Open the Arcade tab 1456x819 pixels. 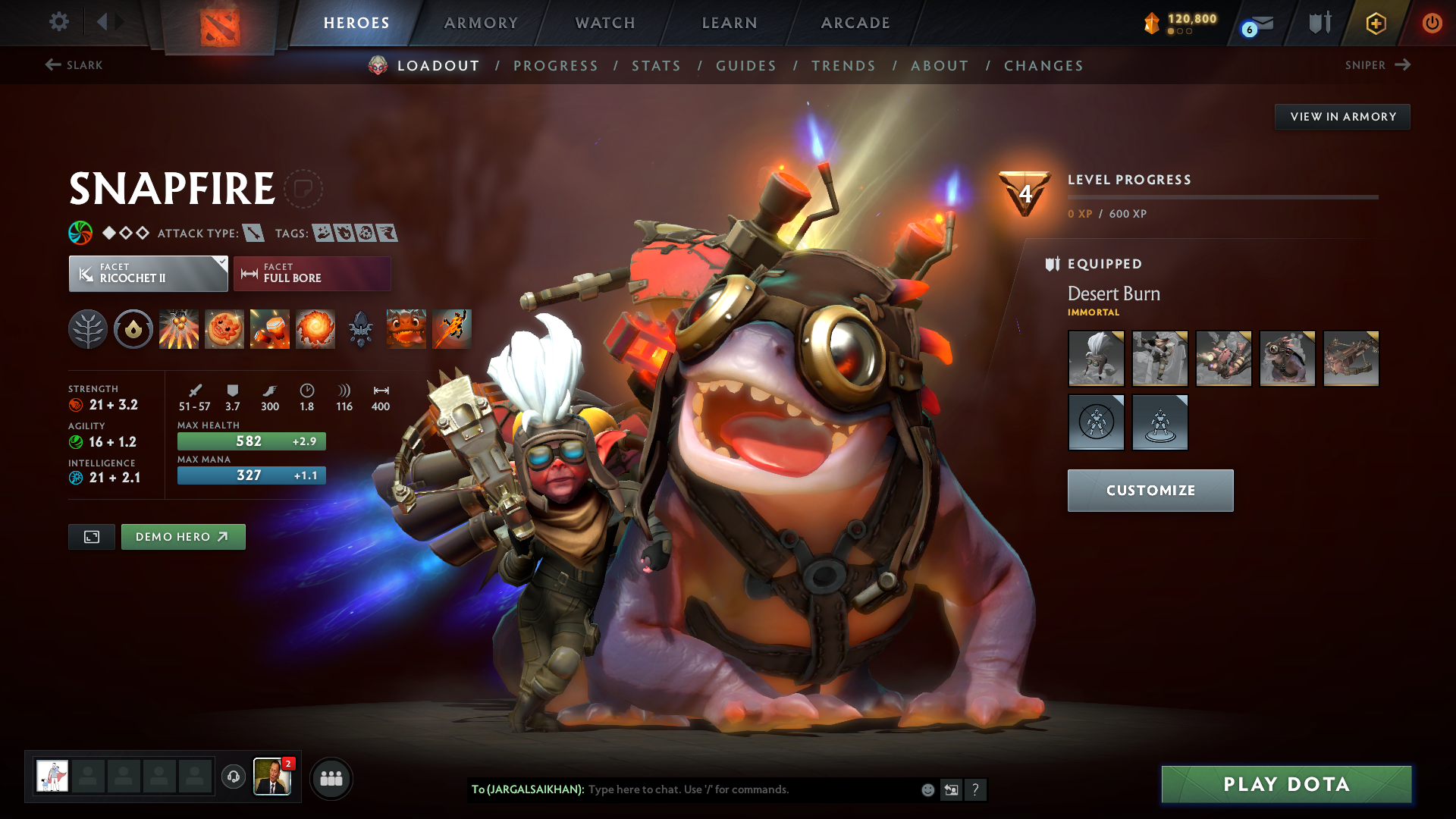tap(855, 23)
